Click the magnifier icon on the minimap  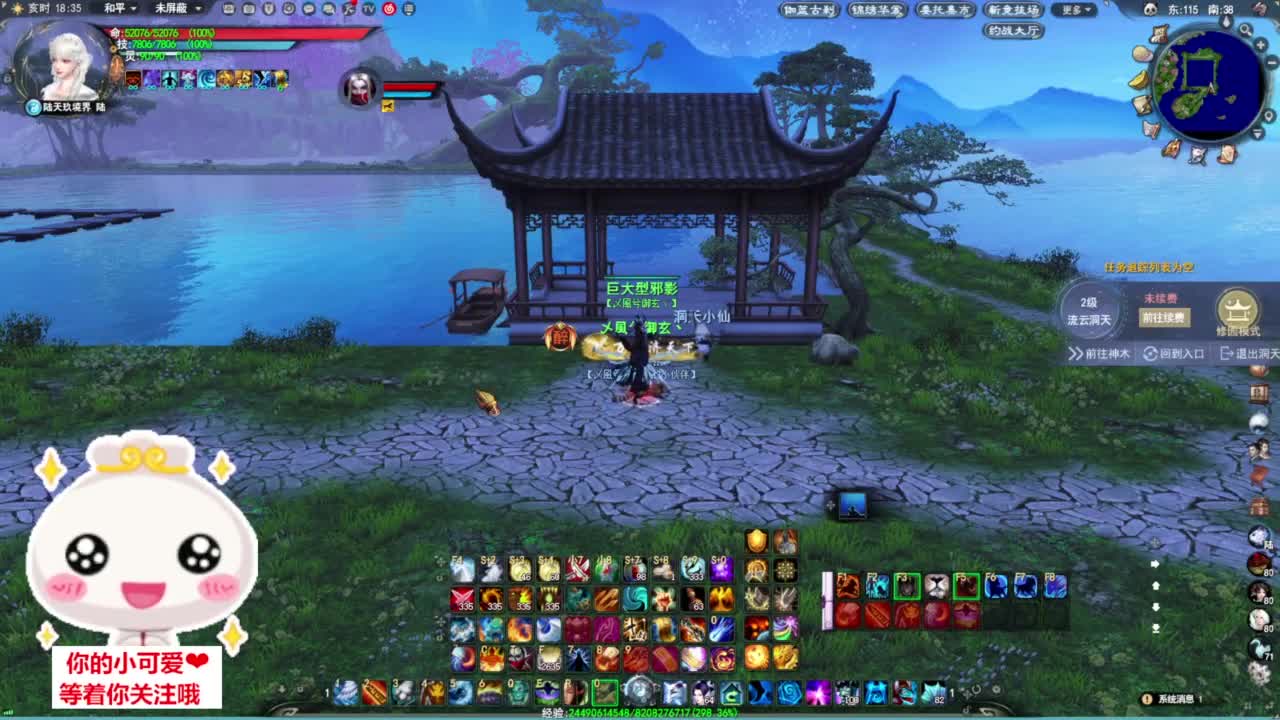click(1244, 29)
